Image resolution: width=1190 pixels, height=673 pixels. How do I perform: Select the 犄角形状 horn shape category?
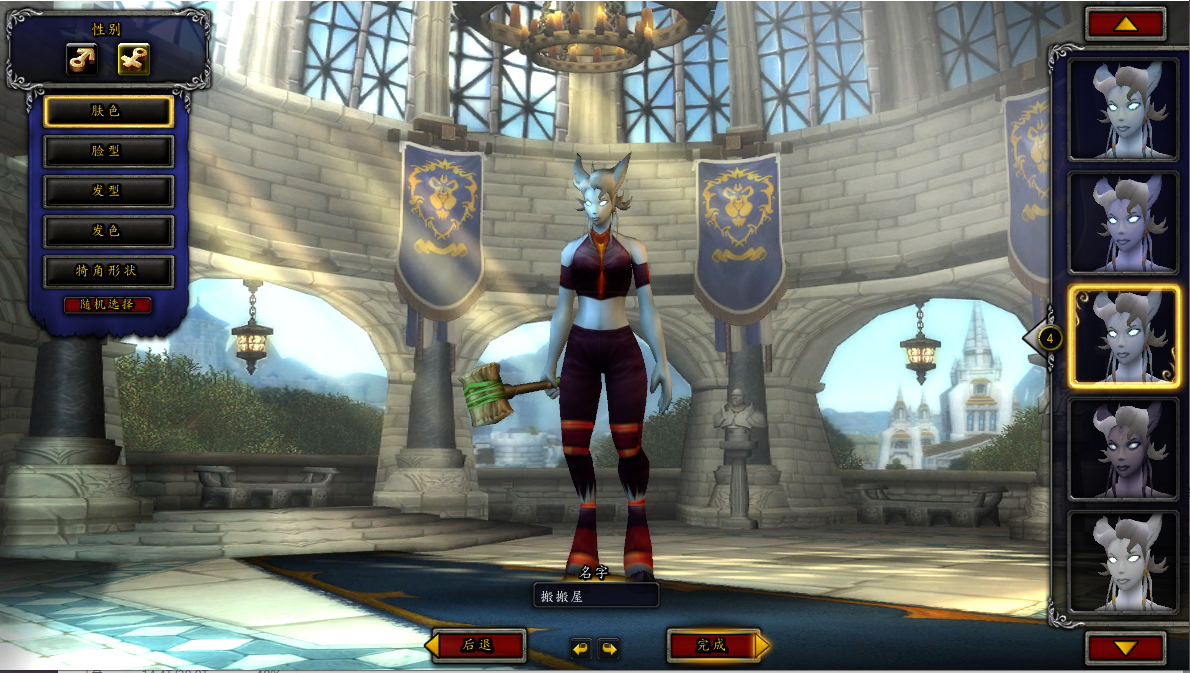(109, 271)
